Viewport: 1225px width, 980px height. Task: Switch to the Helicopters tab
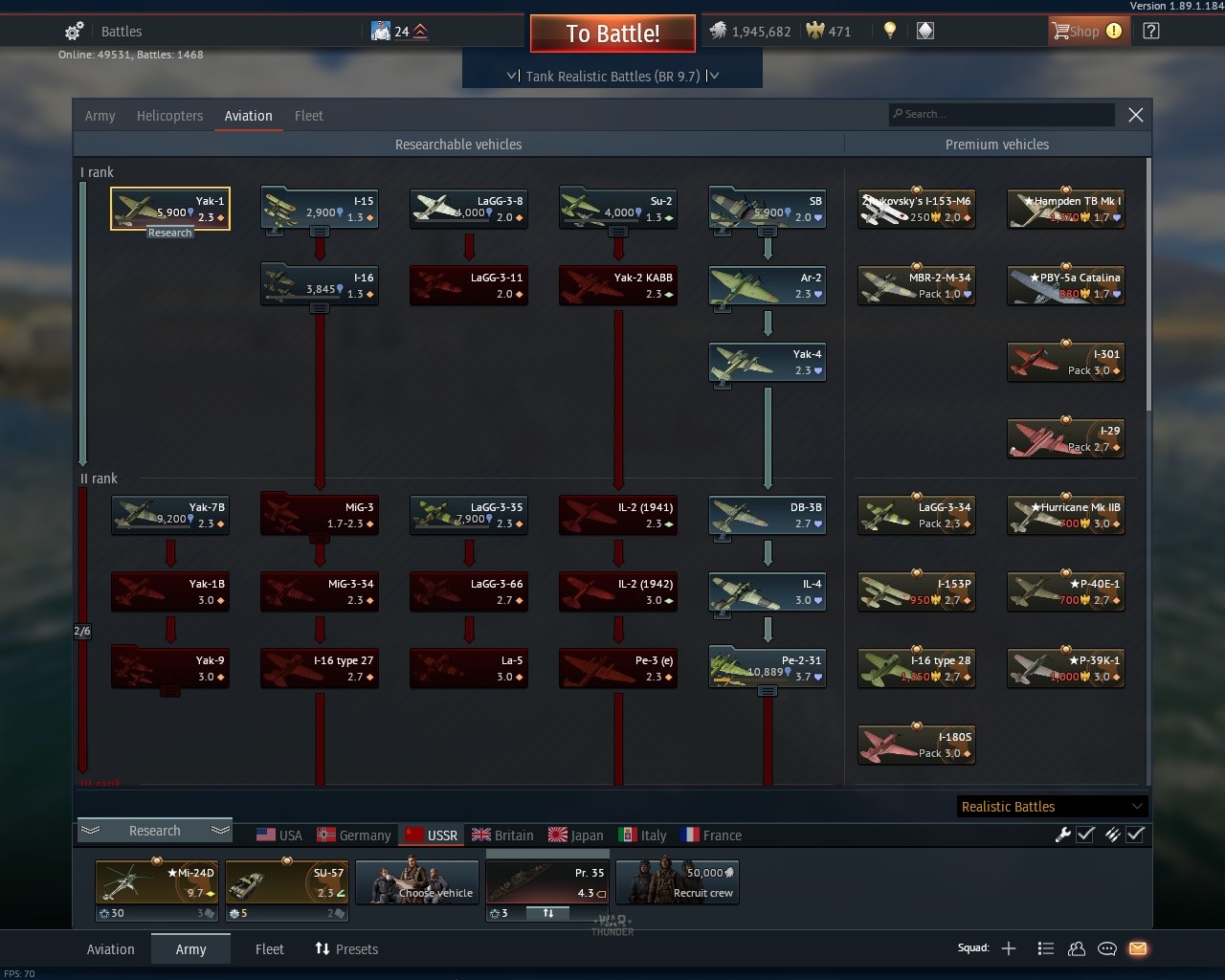pos(169,115)
